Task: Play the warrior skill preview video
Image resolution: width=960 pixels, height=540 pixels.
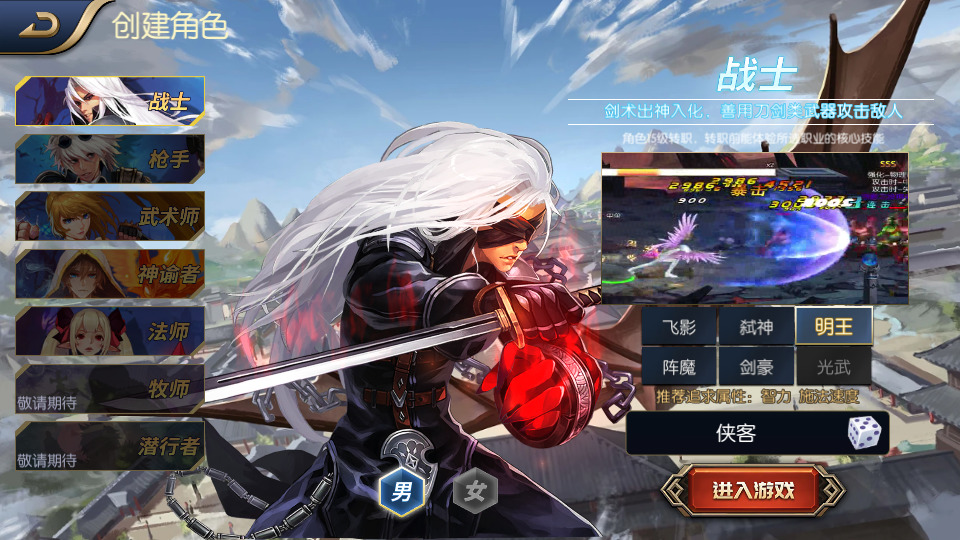Action: [754, 228]
